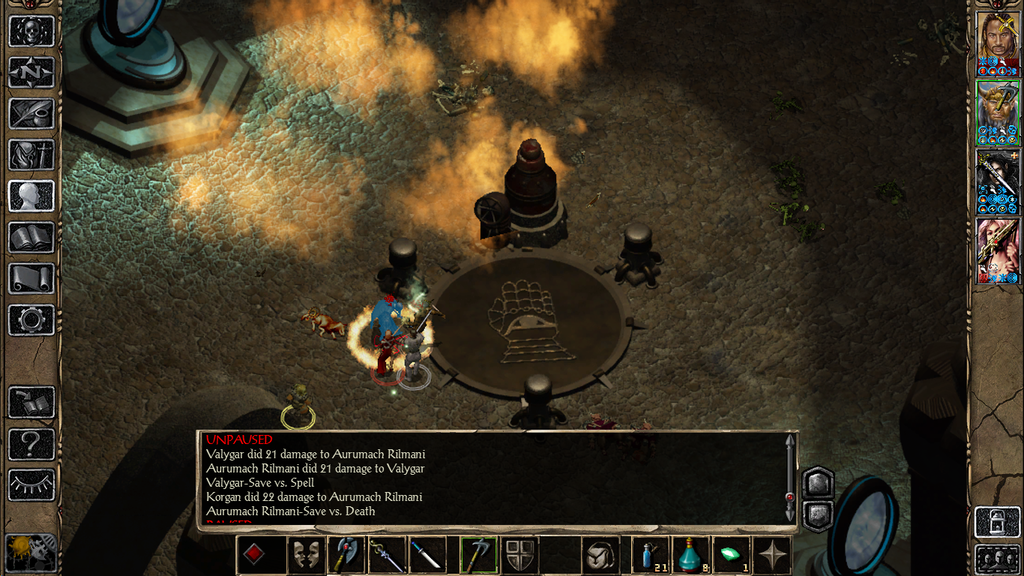Open the options gear menu
This screenshot has height=576, width=1024.
tap(31, 320)
